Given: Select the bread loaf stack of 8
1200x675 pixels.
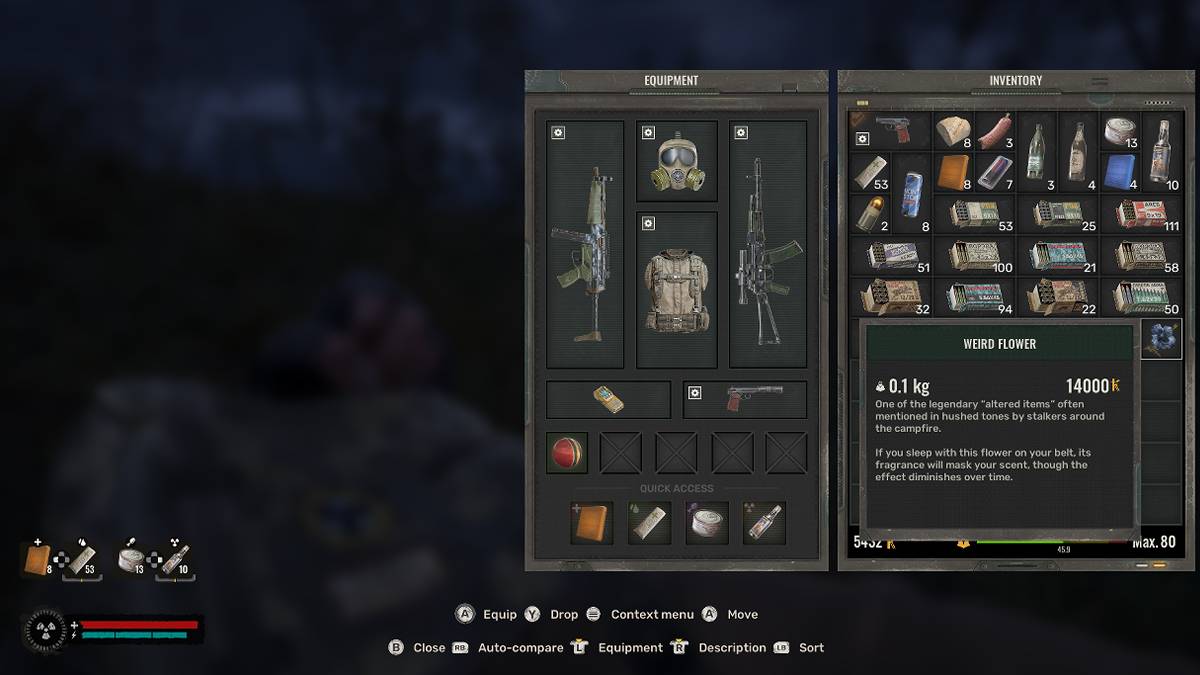Looking at the screenshot, I should click(953, 131).
